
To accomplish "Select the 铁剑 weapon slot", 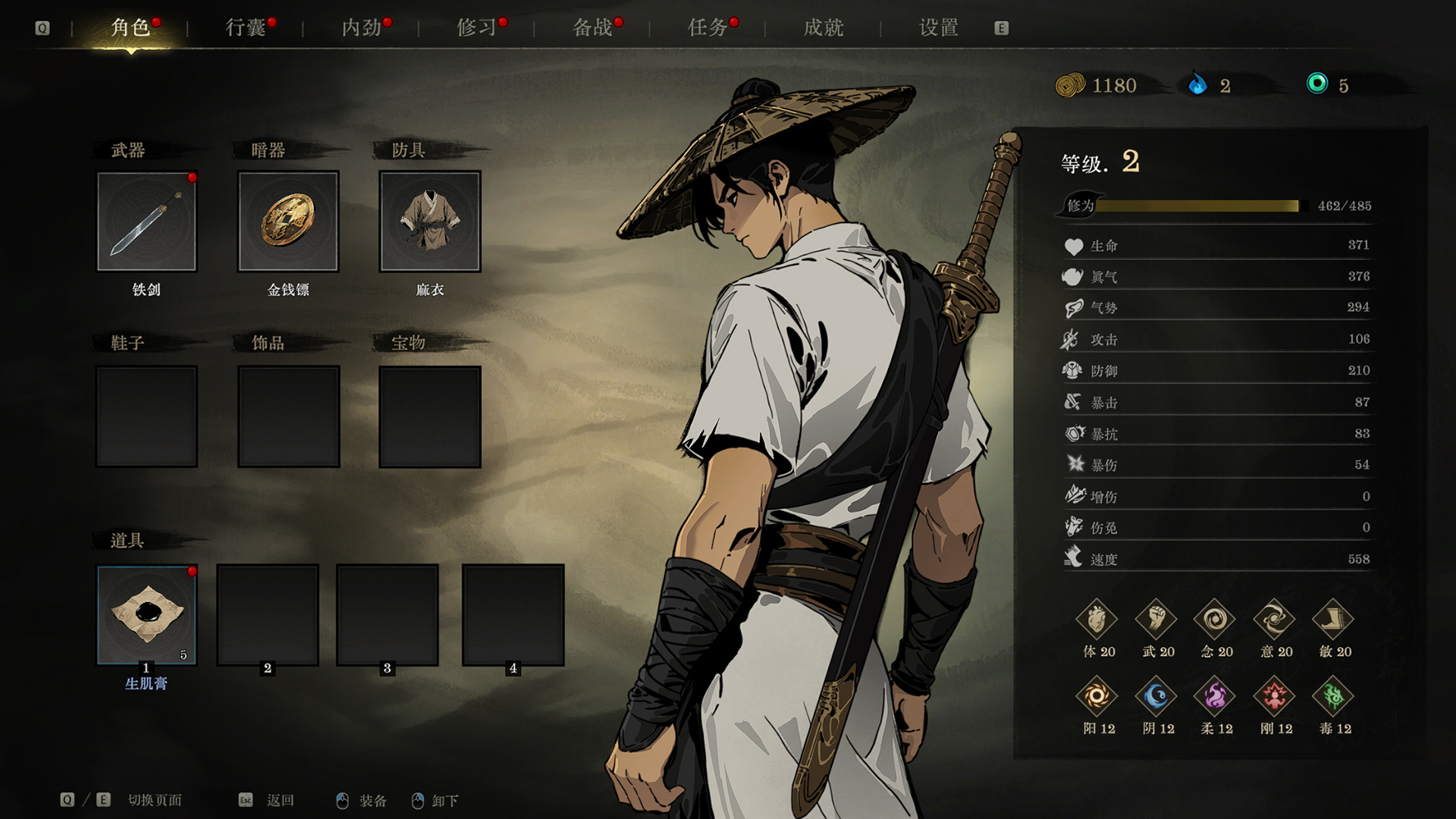I will (146, 221).
